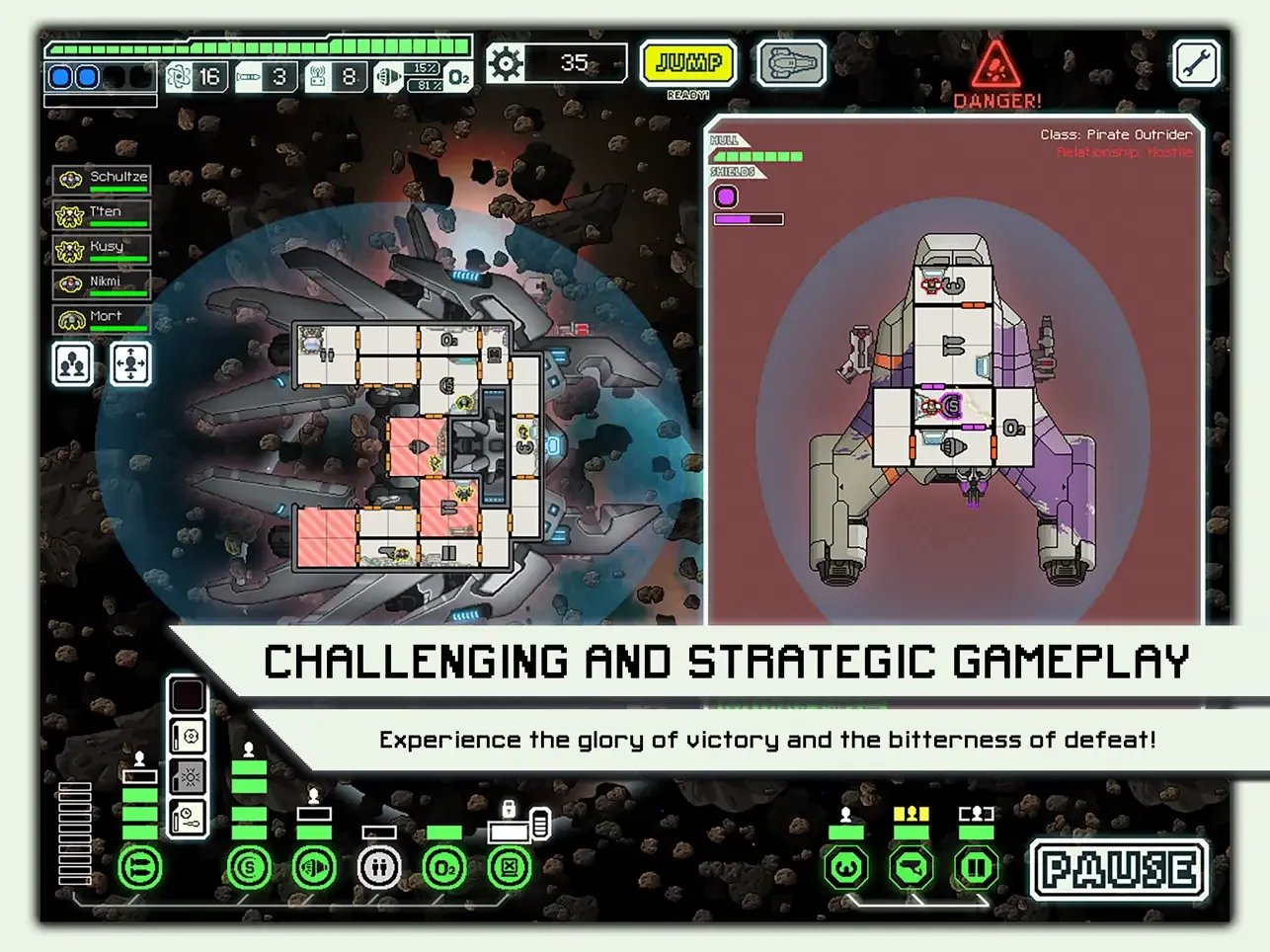The height and width of the screenshot is (952, 1270).
Task: Hit the yellow JUMP button
Action: tap(688, 64)
